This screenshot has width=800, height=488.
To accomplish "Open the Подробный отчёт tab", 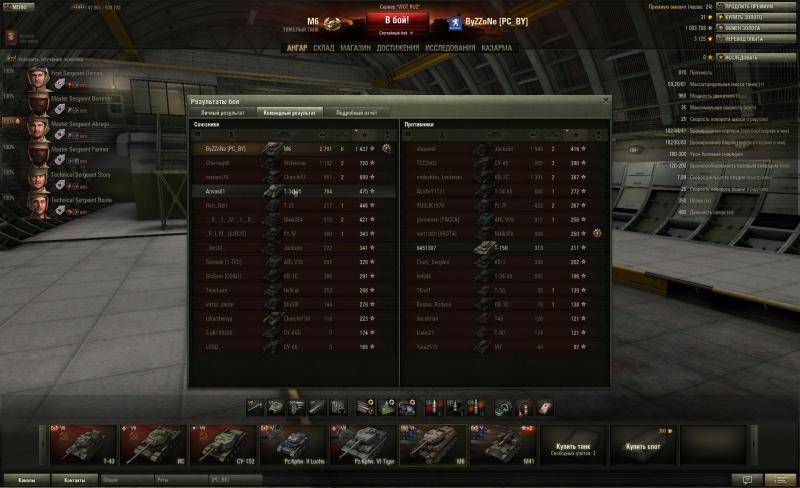I will [x=355, y=113].
